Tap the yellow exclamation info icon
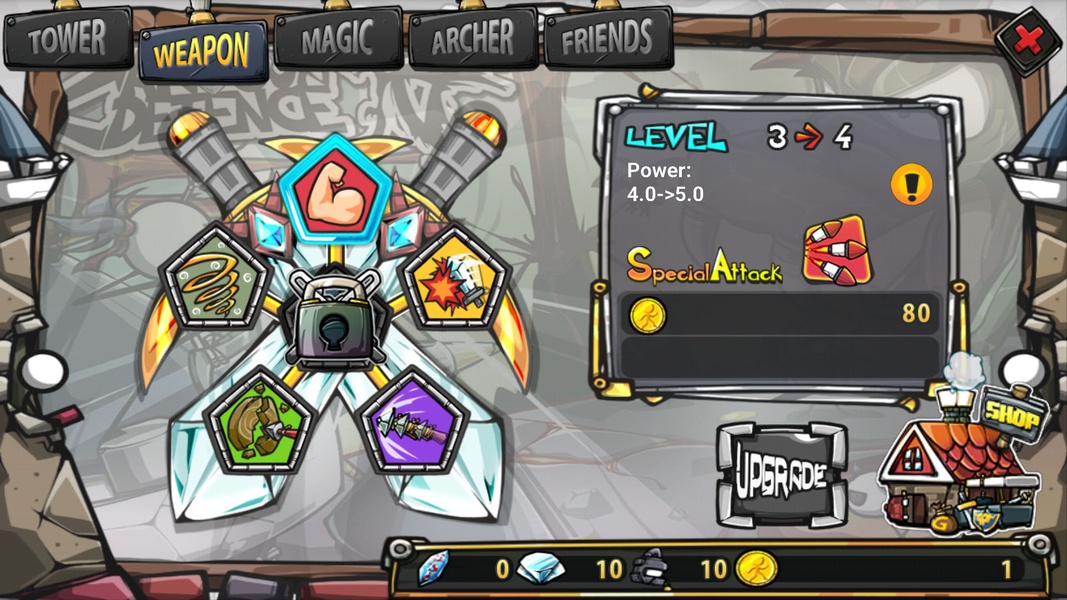The image size is (1067, 600). tap(911, 185)
